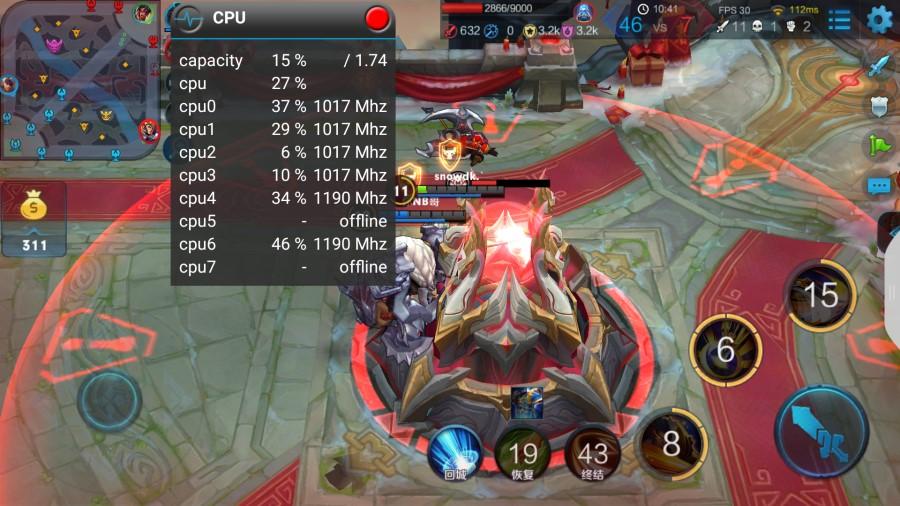Click the minimap

pos(80,80)
